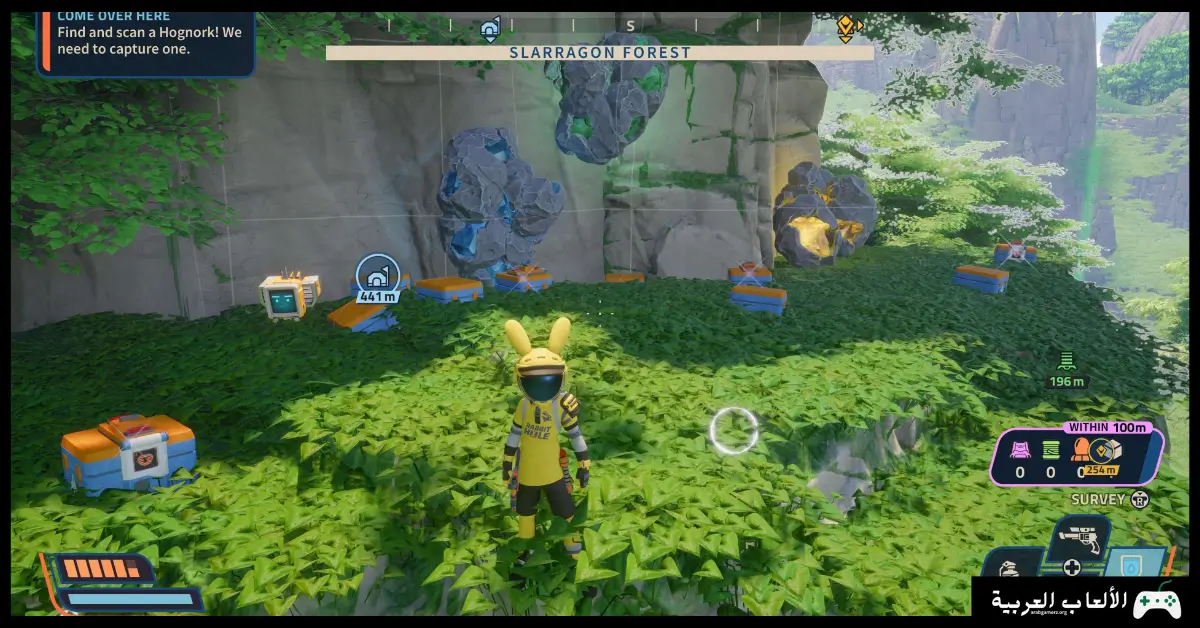The width and height of the screenshot is (1200, 628).
Task: Open the Hognork quest objective tracker
Action: pyautogui.click(x=146, y=40)
